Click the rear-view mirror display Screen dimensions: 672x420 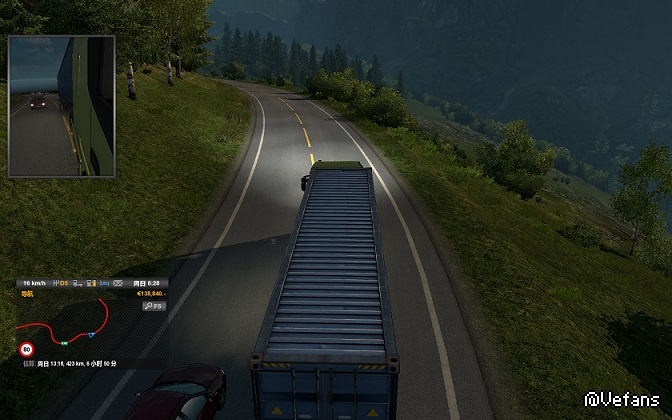(x=61, y=106)
